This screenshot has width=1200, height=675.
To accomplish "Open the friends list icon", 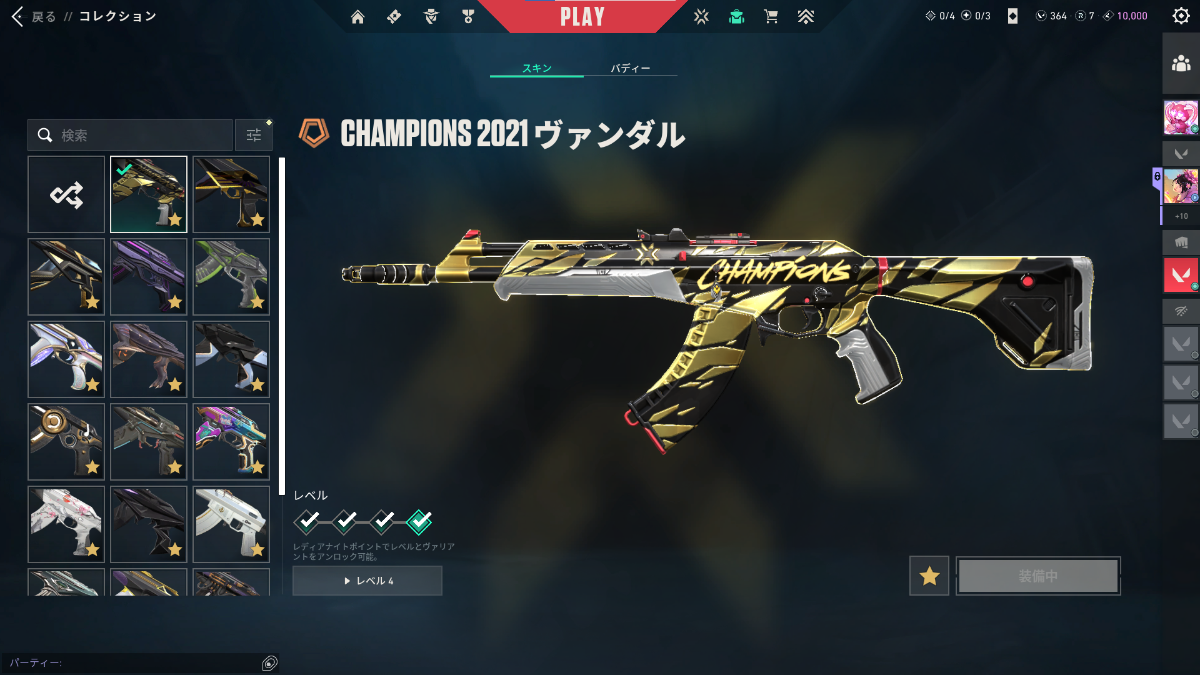I will tap(1180, 64).
